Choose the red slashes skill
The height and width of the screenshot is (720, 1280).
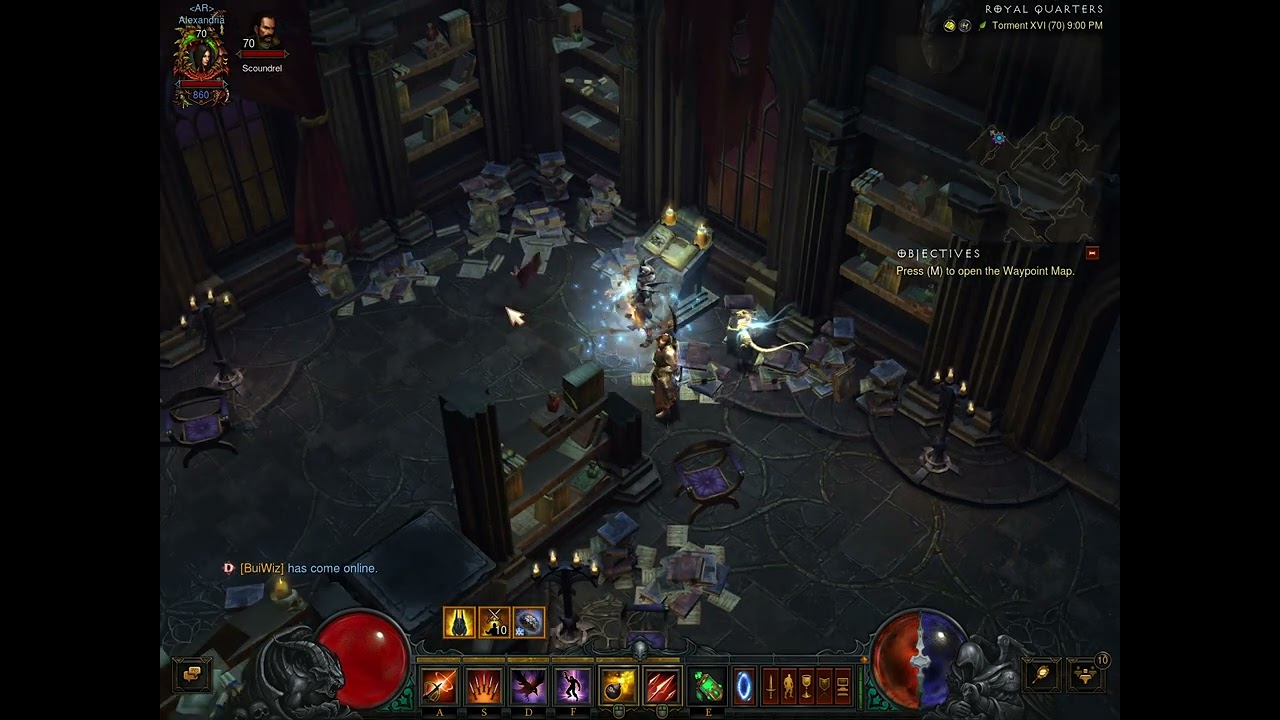[x=662, y=686]
